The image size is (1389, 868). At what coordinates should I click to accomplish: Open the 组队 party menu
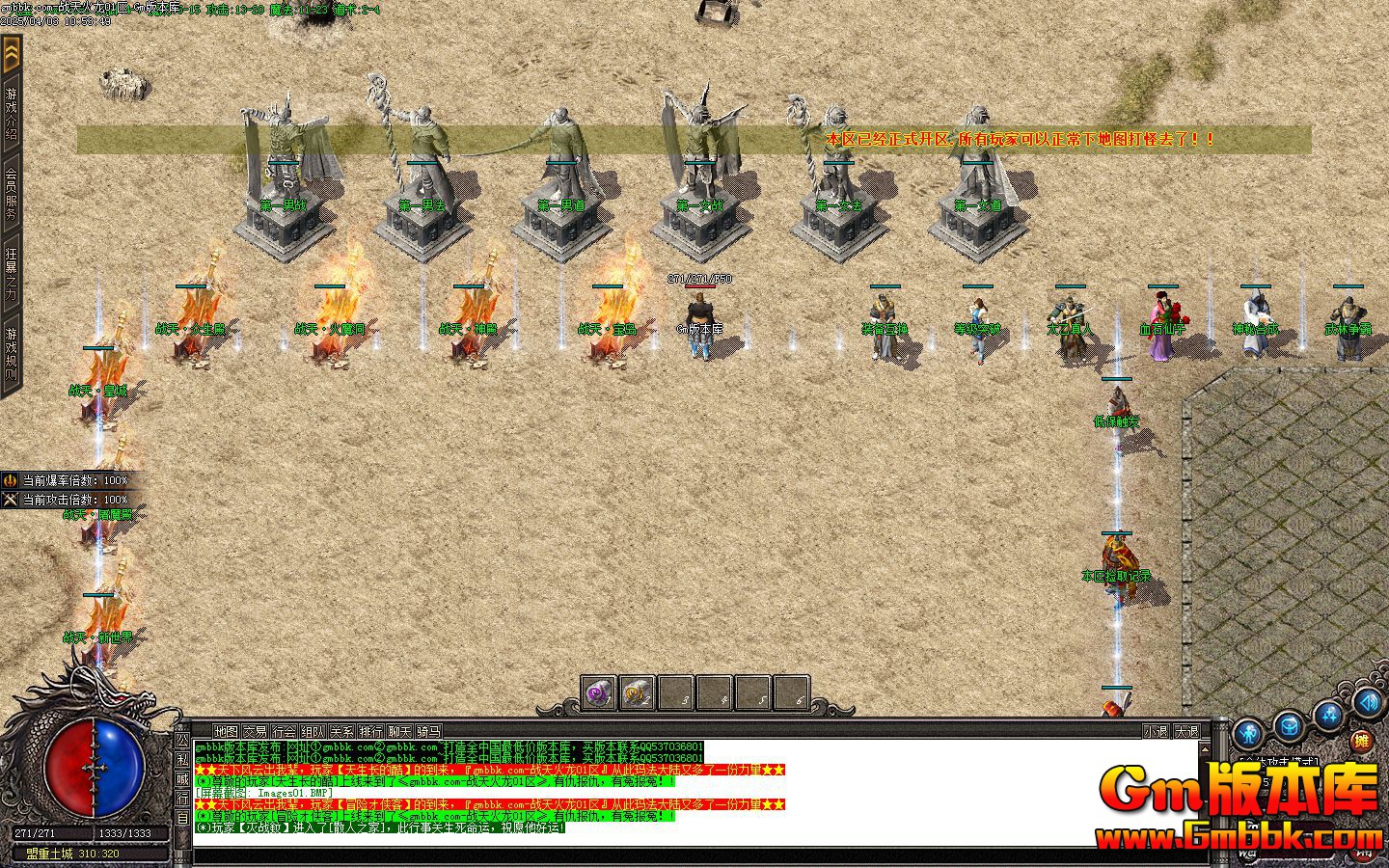coord(313,732)
